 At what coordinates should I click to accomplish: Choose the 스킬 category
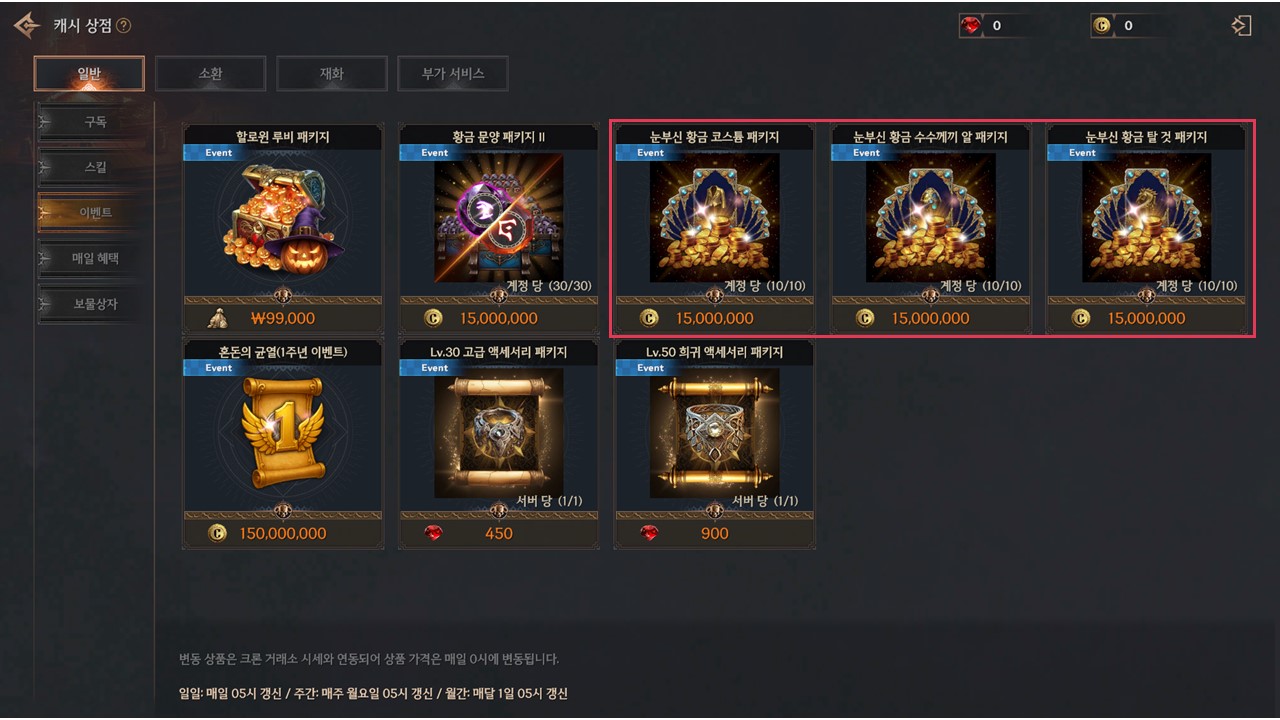click(x=95, y=167)
